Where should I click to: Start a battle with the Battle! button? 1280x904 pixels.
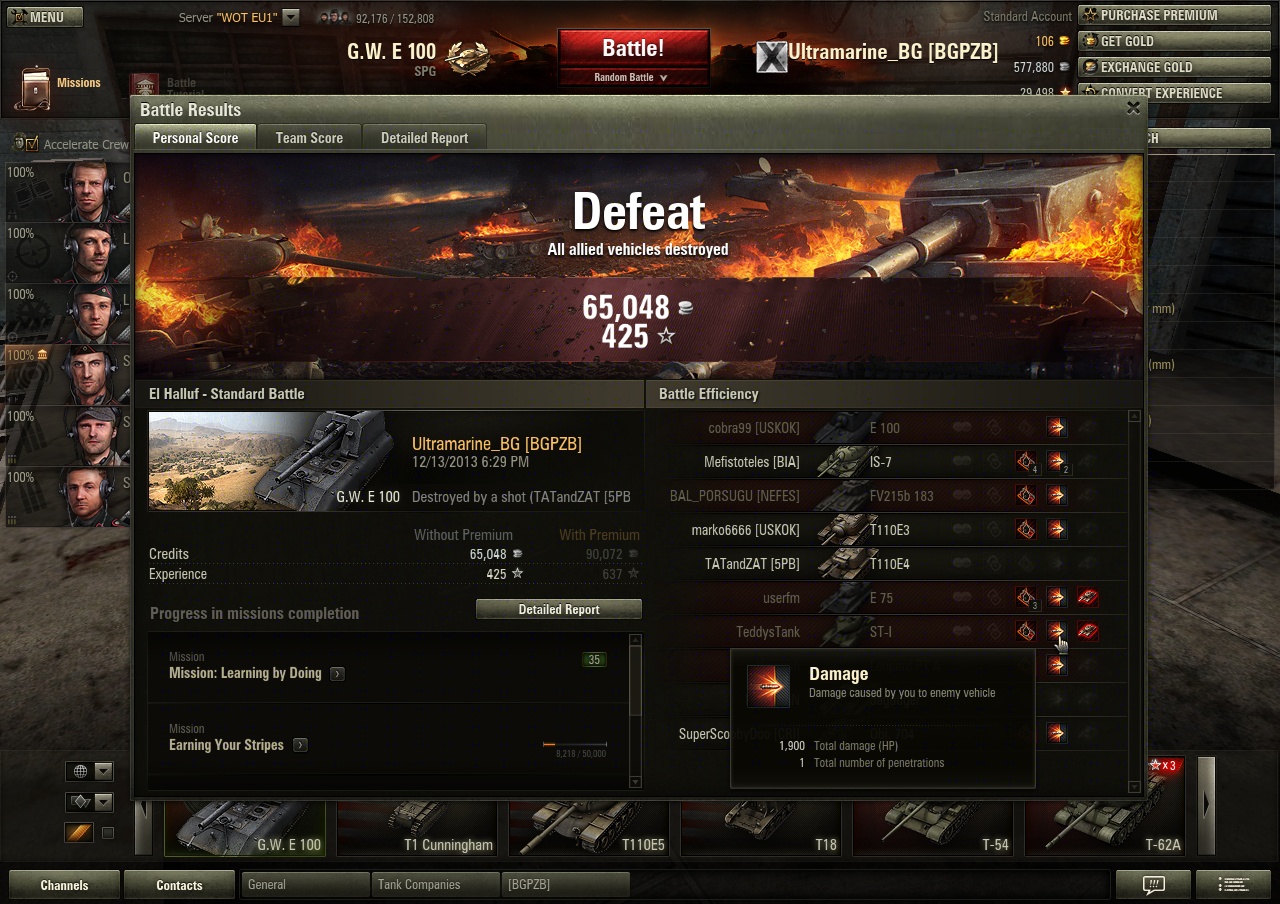tap(633, 49)
